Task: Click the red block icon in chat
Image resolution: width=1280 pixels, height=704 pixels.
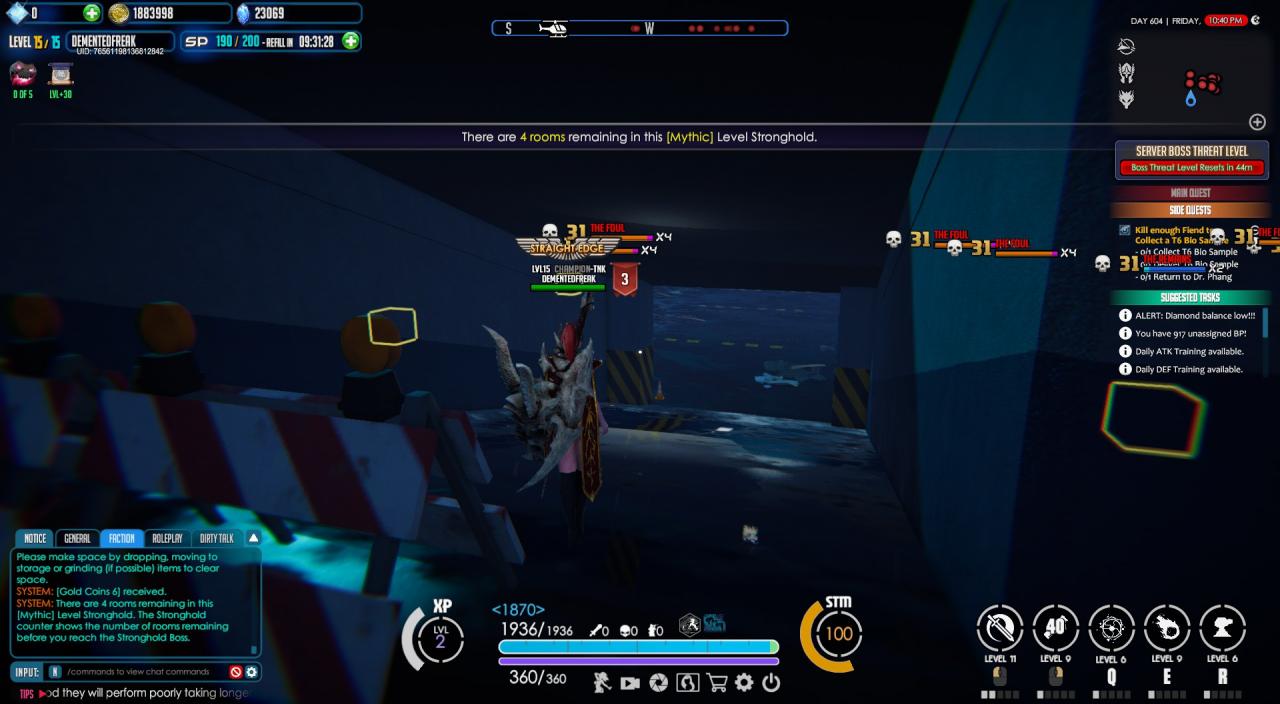Action: coord(236,672)
